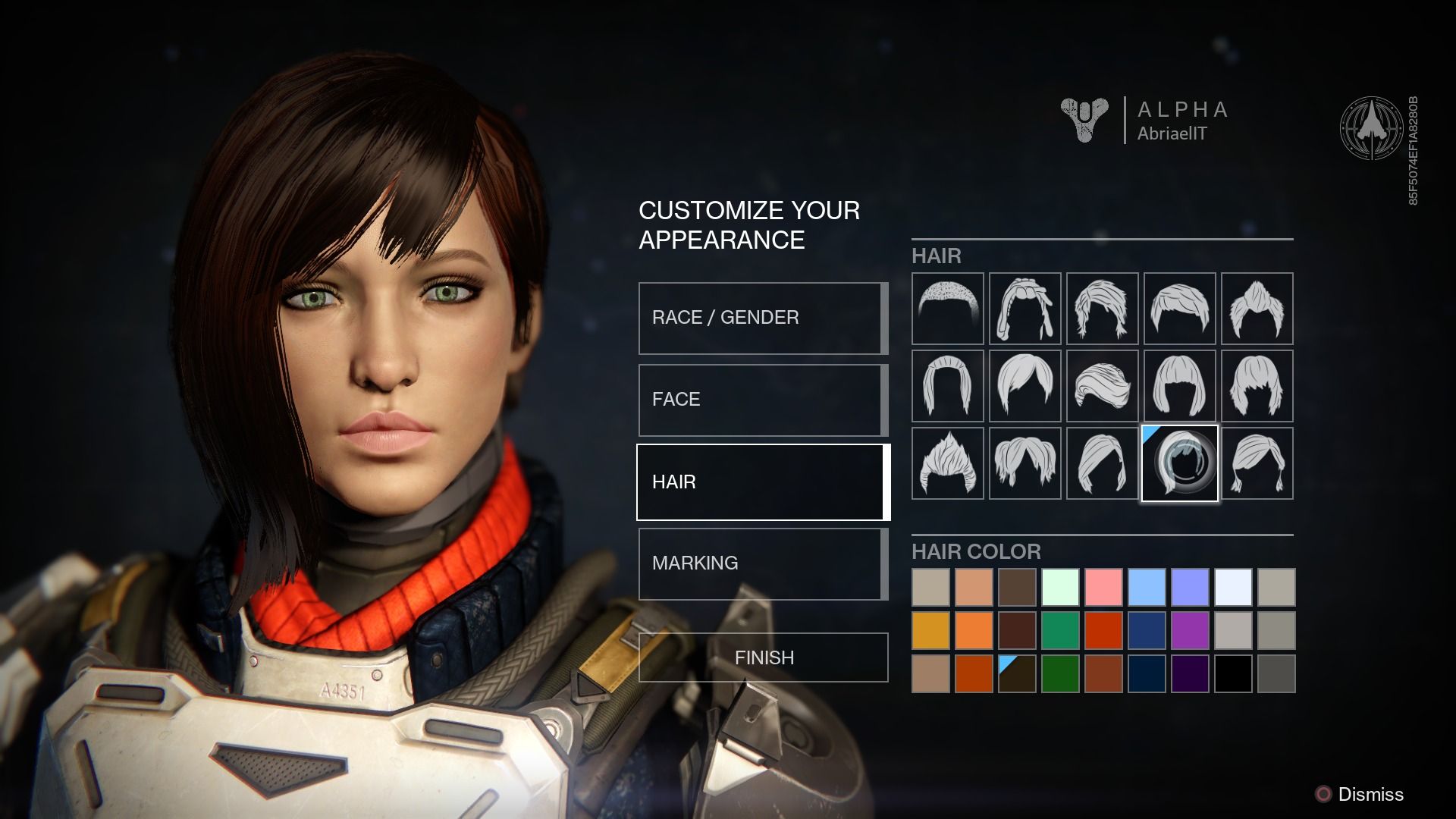1456x819 pixels.
Task: Open the HAIR customization section
Action: [x=761, y=481]
